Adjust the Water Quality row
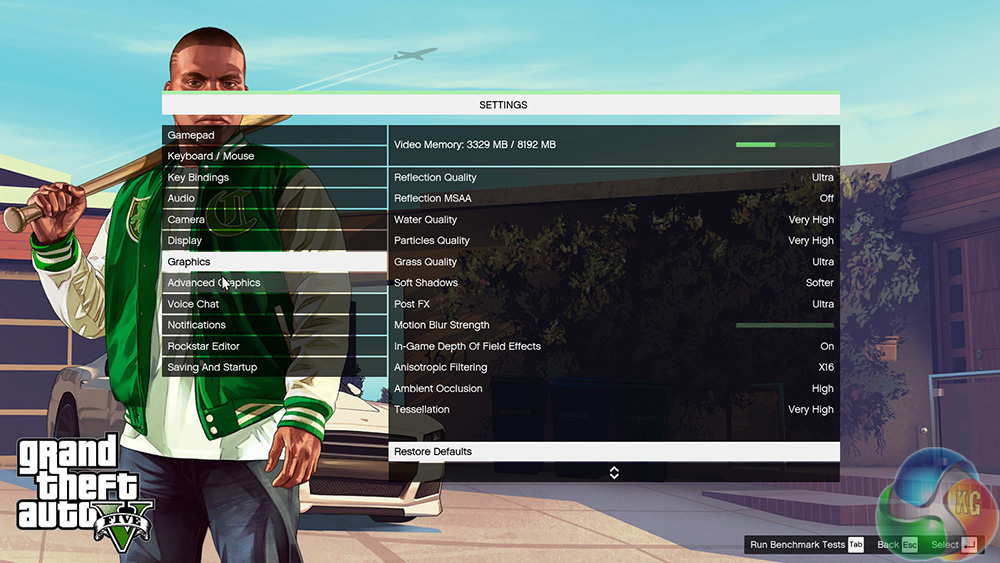Viewport: 1000px width, 563px height. click(613, 219)
